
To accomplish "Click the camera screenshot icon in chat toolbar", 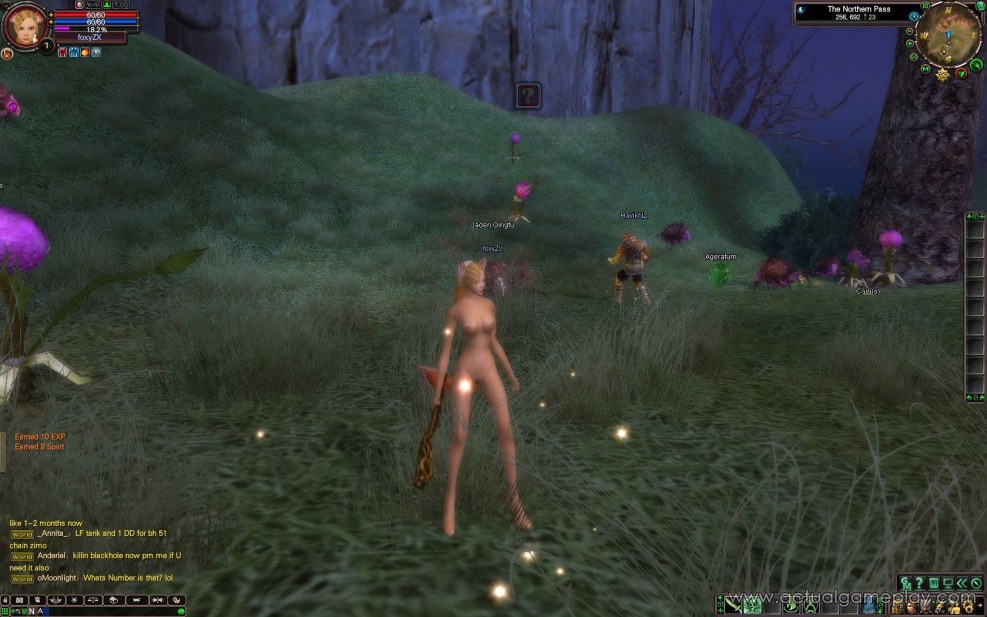I will pos(19,600).
